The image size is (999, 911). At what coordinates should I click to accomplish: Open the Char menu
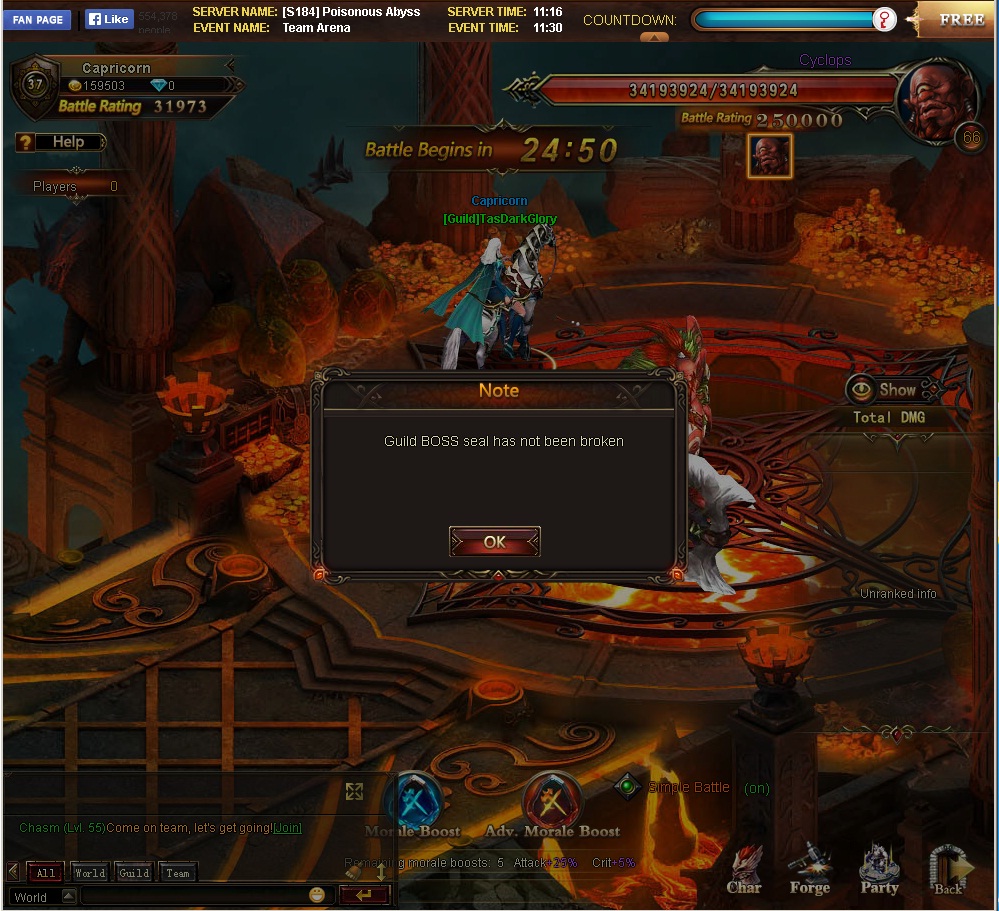point(744,869)
